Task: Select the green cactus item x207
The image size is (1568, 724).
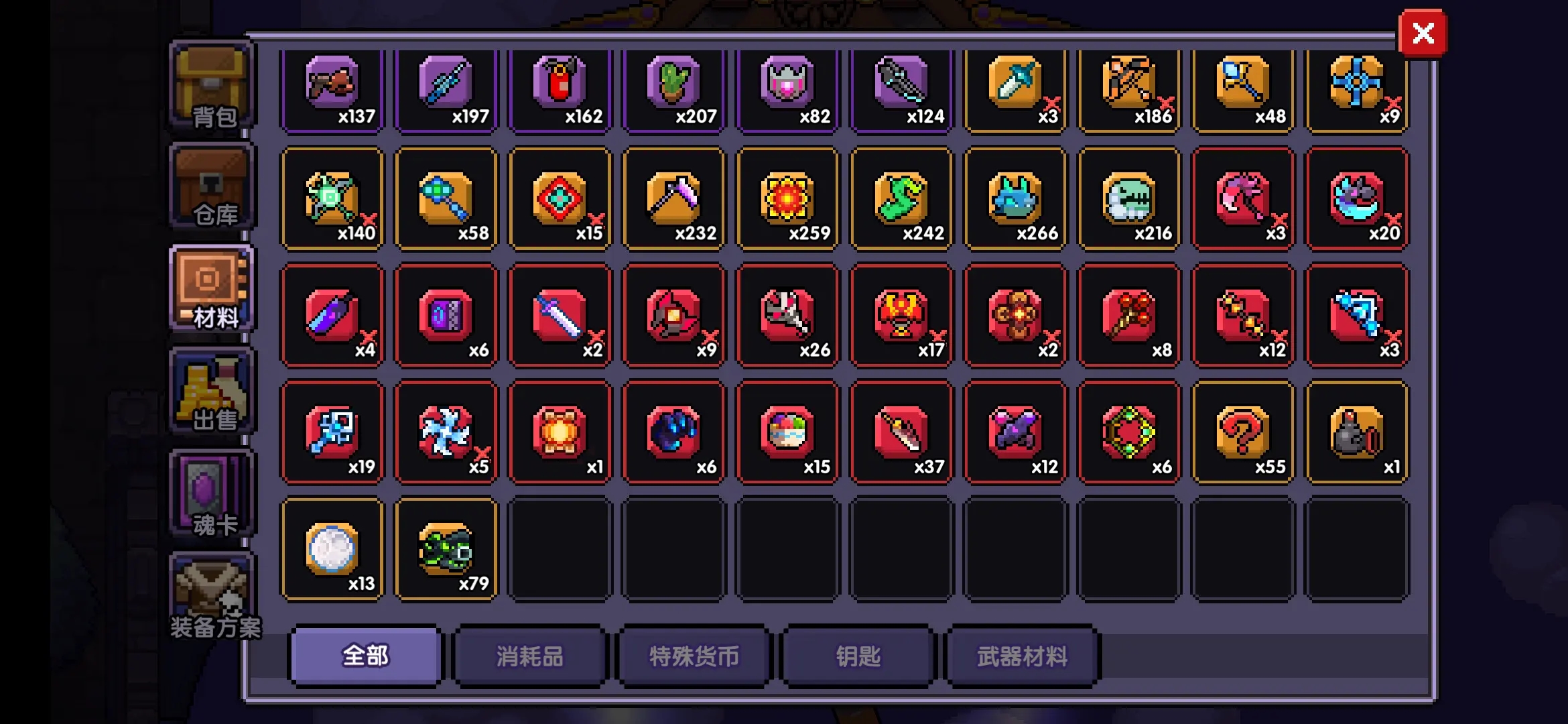Action: [673, 90]
